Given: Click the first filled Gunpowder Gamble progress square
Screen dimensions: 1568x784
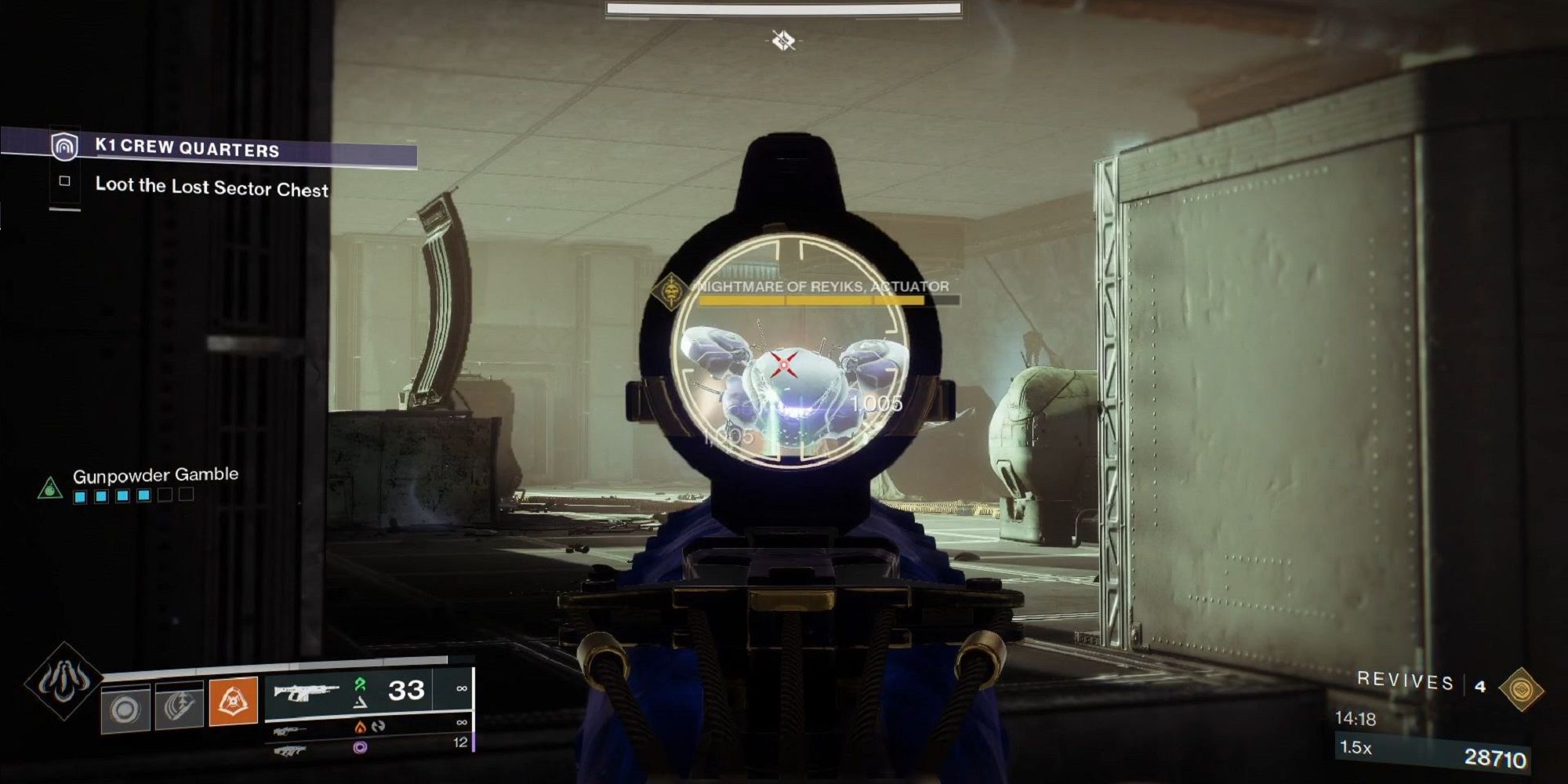Looking at the screenshot, I should pos(79,495).
